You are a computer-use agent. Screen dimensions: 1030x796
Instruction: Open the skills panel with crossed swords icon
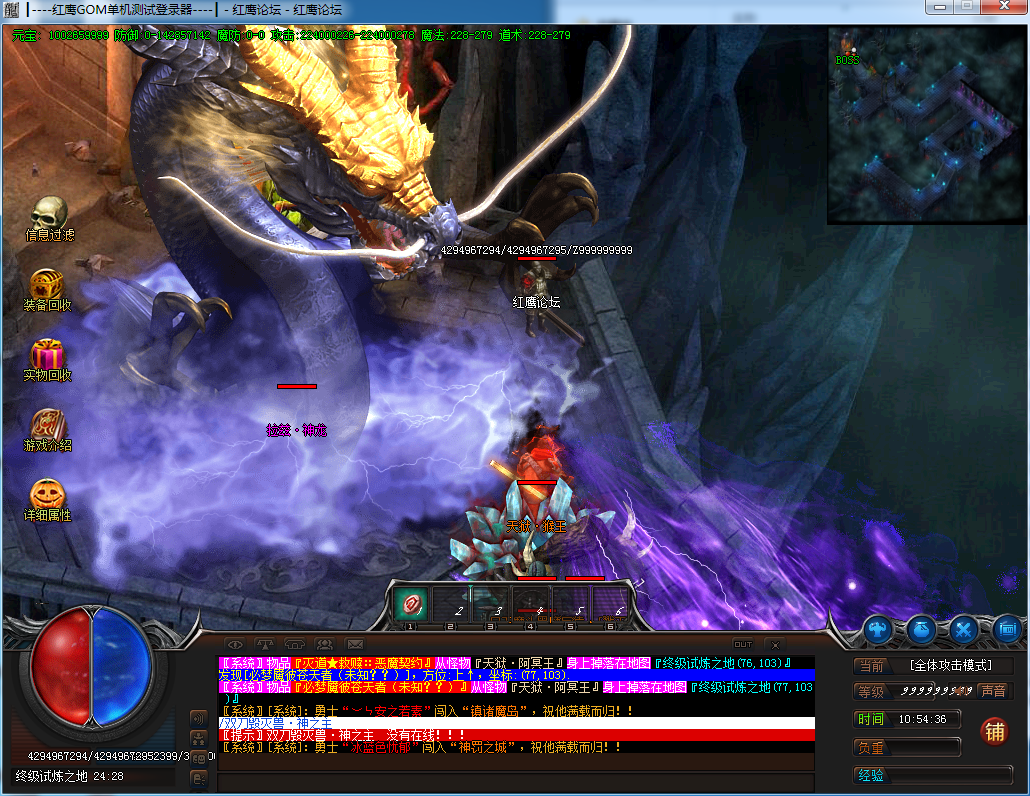964,630
